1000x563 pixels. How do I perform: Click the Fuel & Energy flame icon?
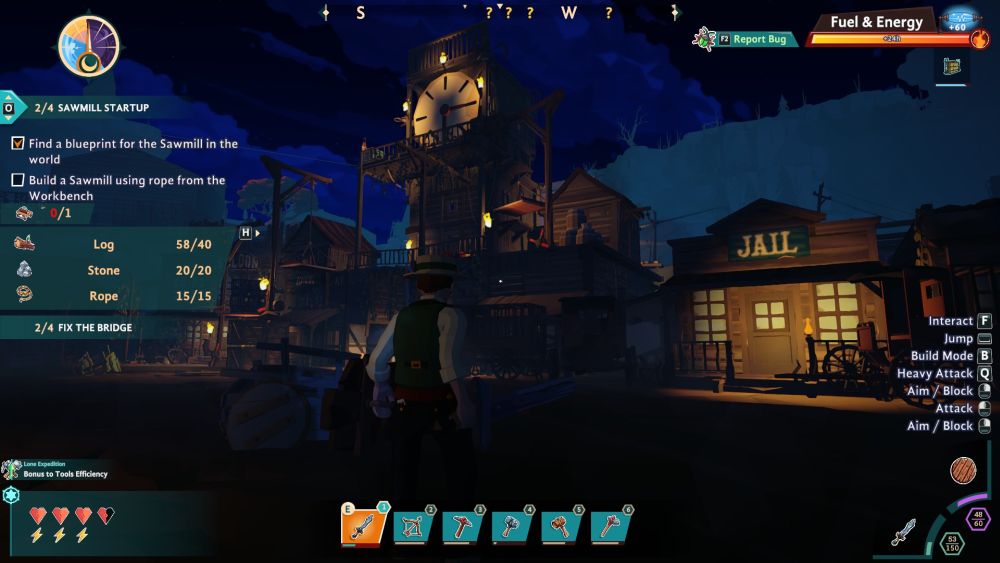pos(980,41)
